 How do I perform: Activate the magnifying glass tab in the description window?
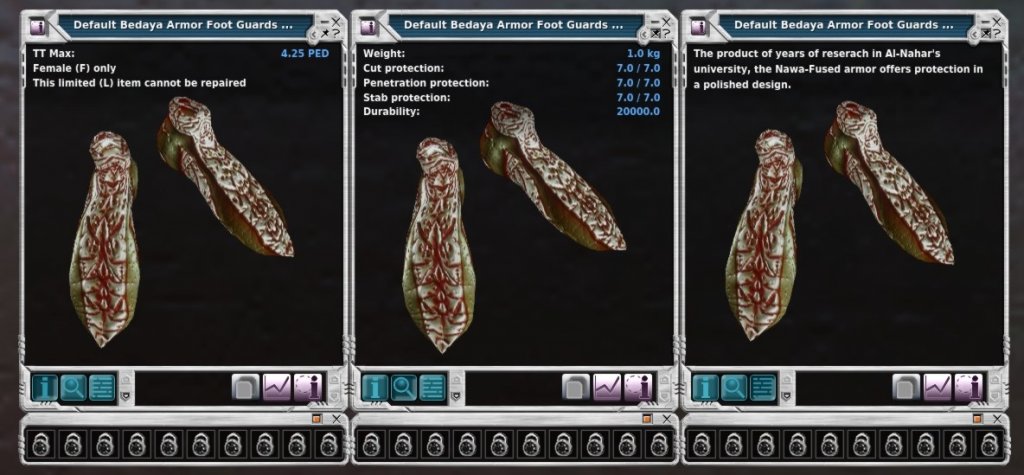point(733,387)
